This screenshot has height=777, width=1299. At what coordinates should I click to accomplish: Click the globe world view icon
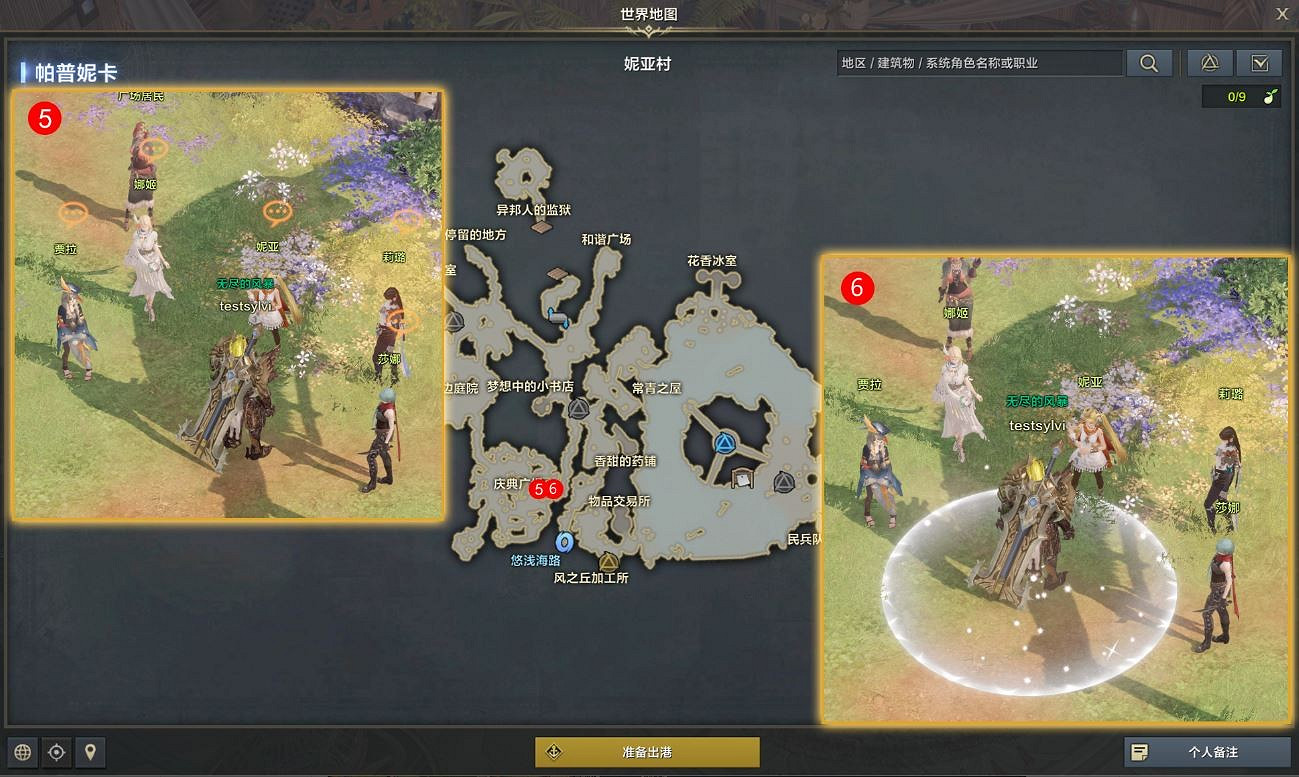[x=22, y=752]
